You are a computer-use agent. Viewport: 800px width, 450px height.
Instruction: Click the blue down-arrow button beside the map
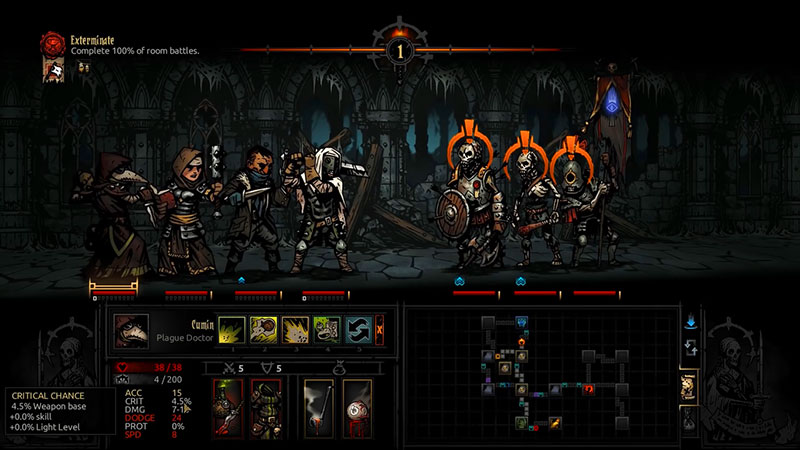pos(690,322)
